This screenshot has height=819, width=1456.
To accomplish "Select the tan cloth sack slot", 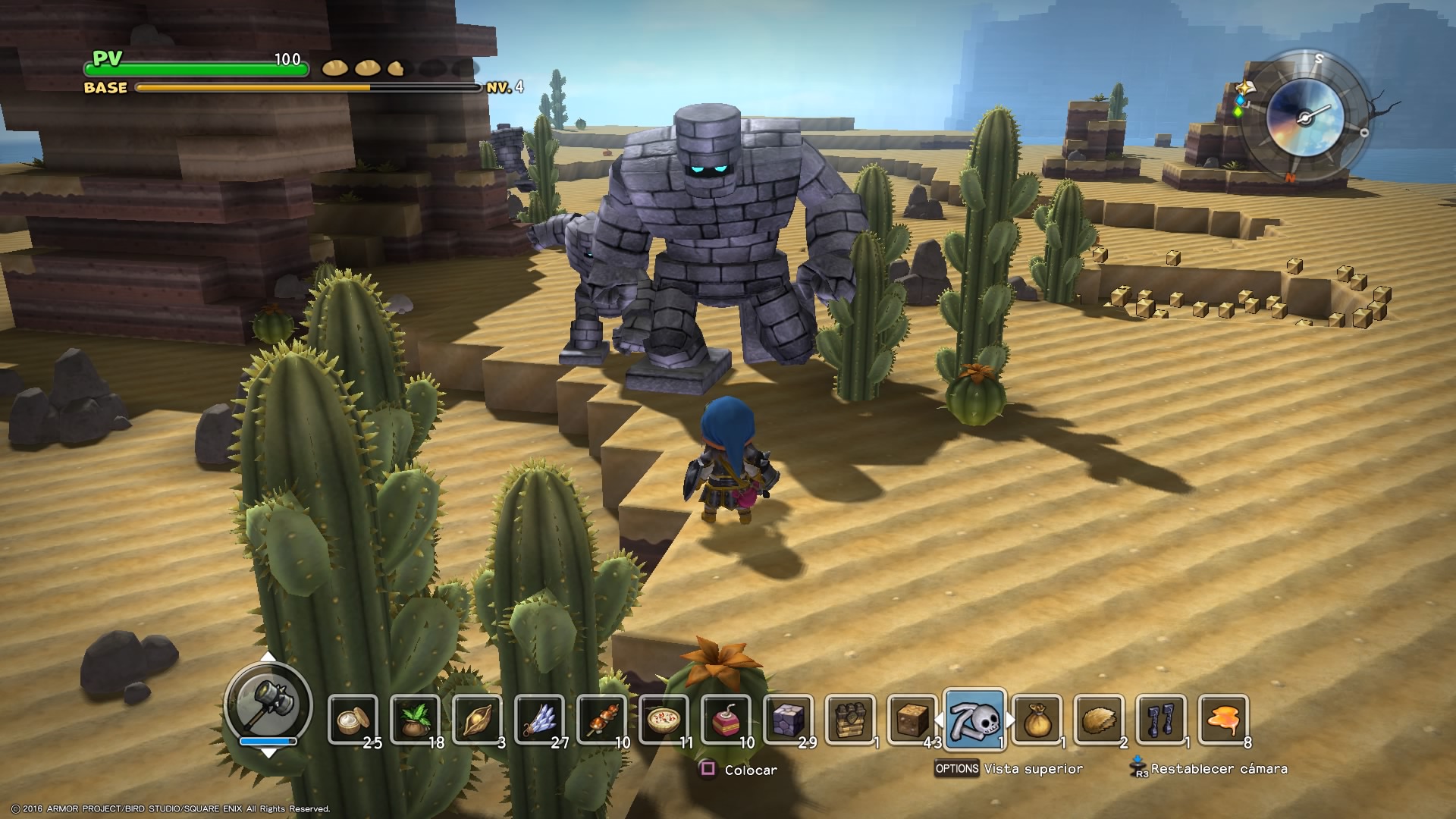I will click(x=1037, y=719).
